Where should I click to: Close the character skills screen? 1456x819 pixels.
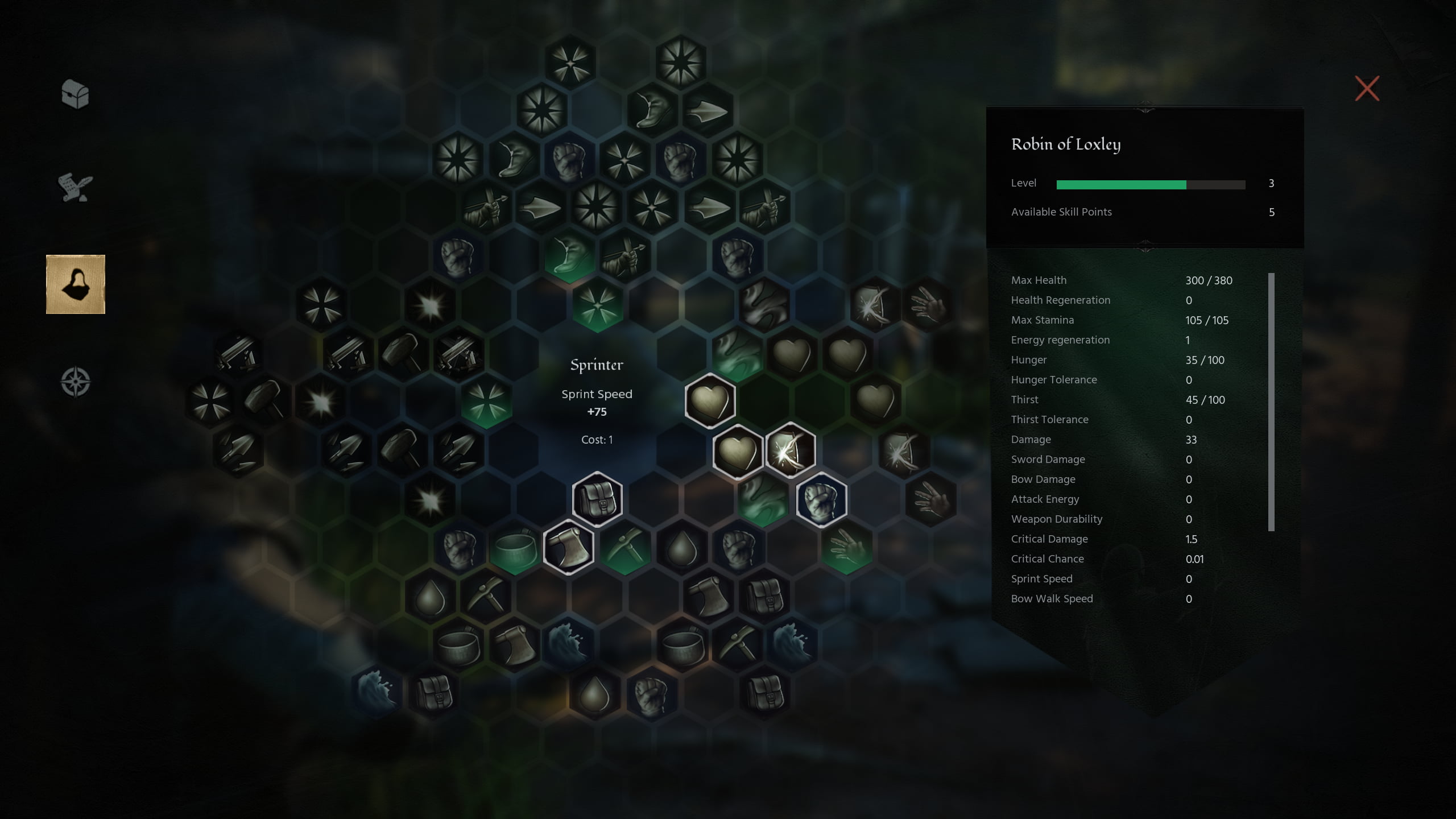pos(1367,89)
